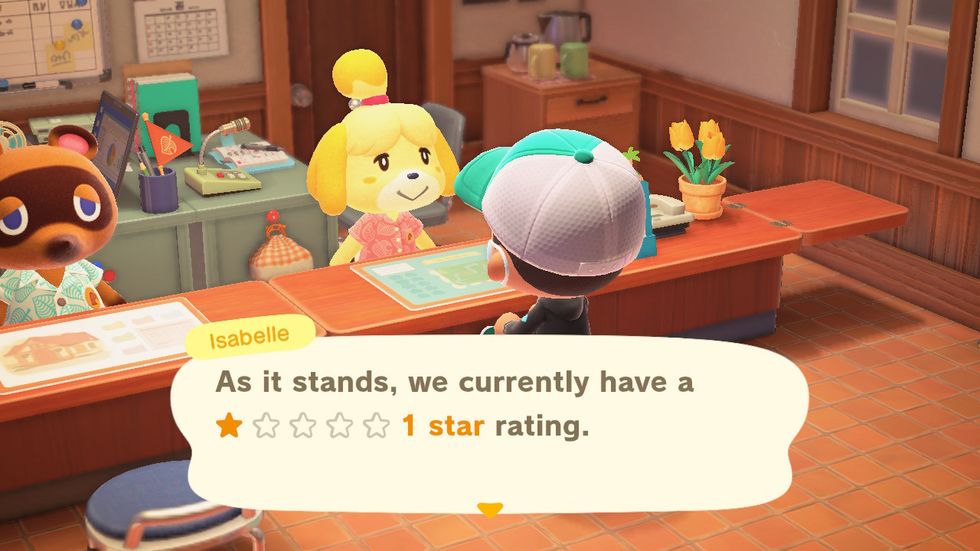The height and width of the screenshot is (551, 980).
Task: Advance dialogue with the orange continue arrow
Action: 489,510
